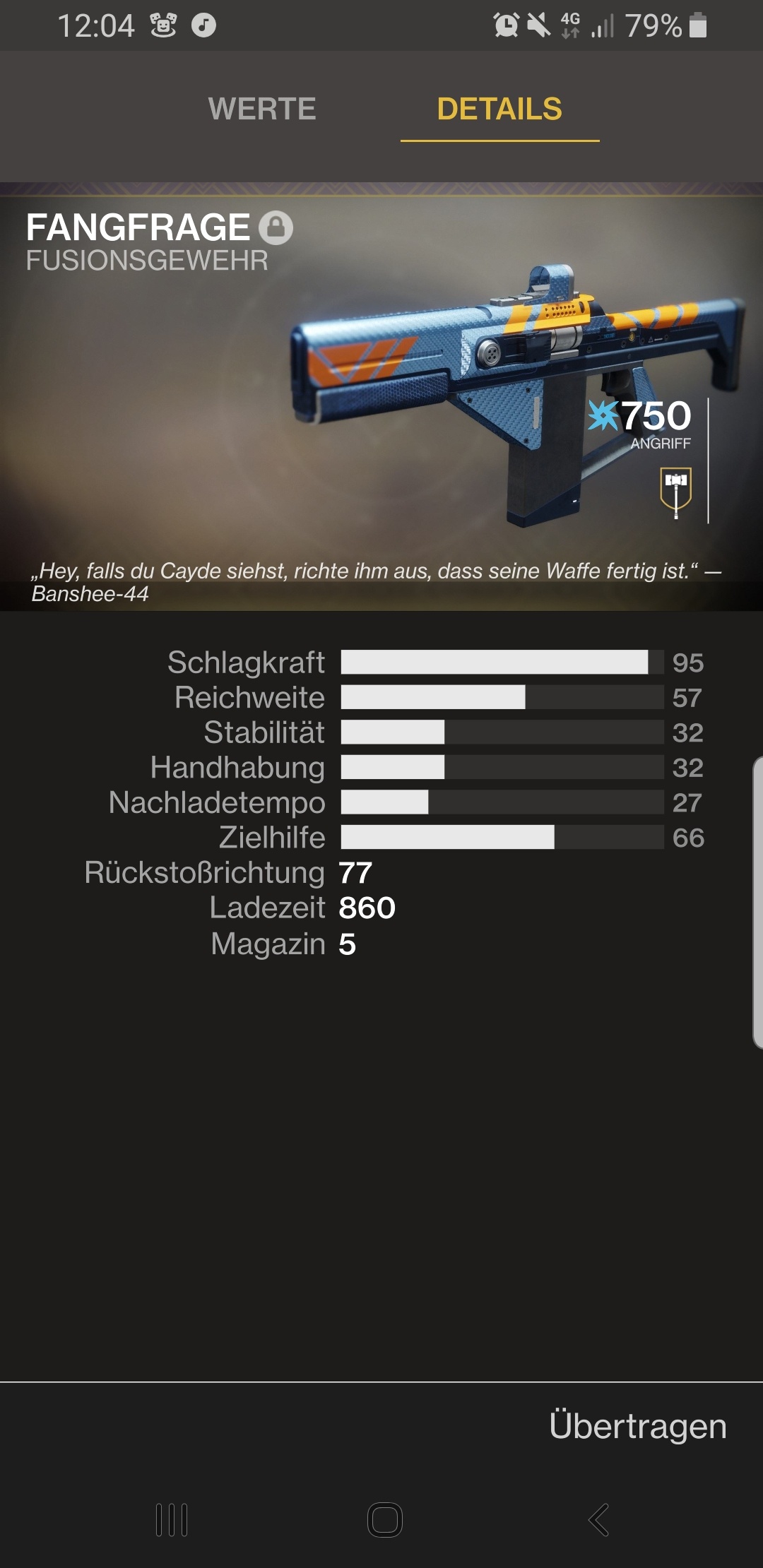Tap the Übertragen transfer button
The width and height of the screenshot is (763, 1568).
637,1425
